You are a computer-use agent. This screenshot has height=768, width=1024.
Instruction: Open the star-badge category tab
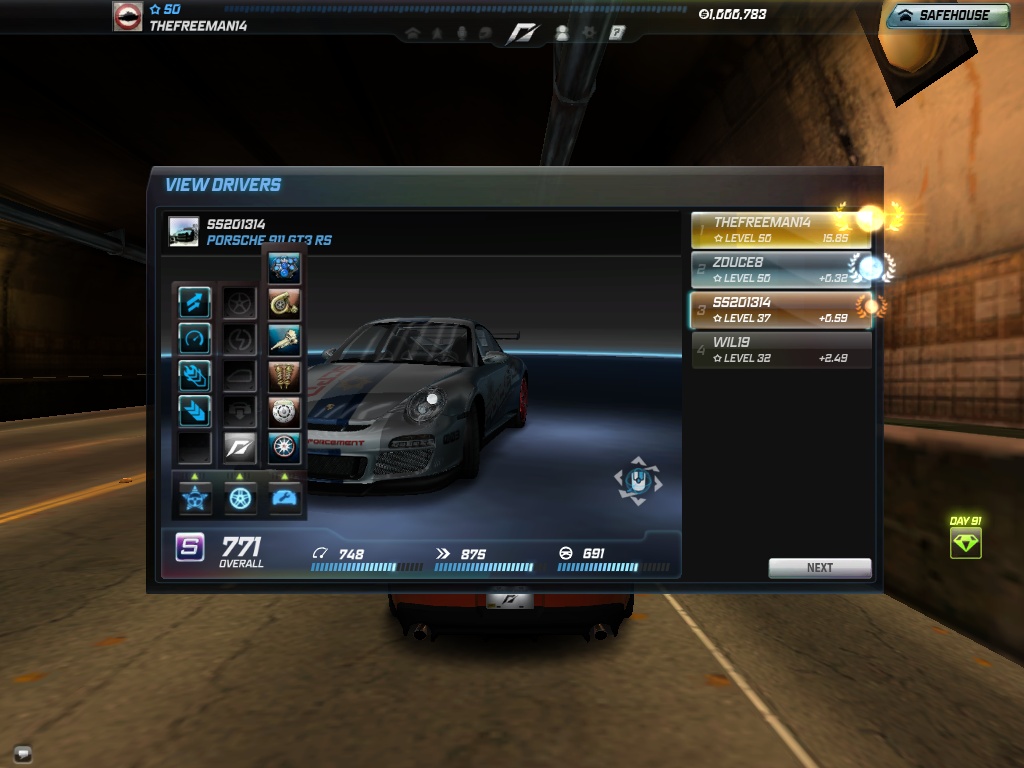click(x=194, y=497)
